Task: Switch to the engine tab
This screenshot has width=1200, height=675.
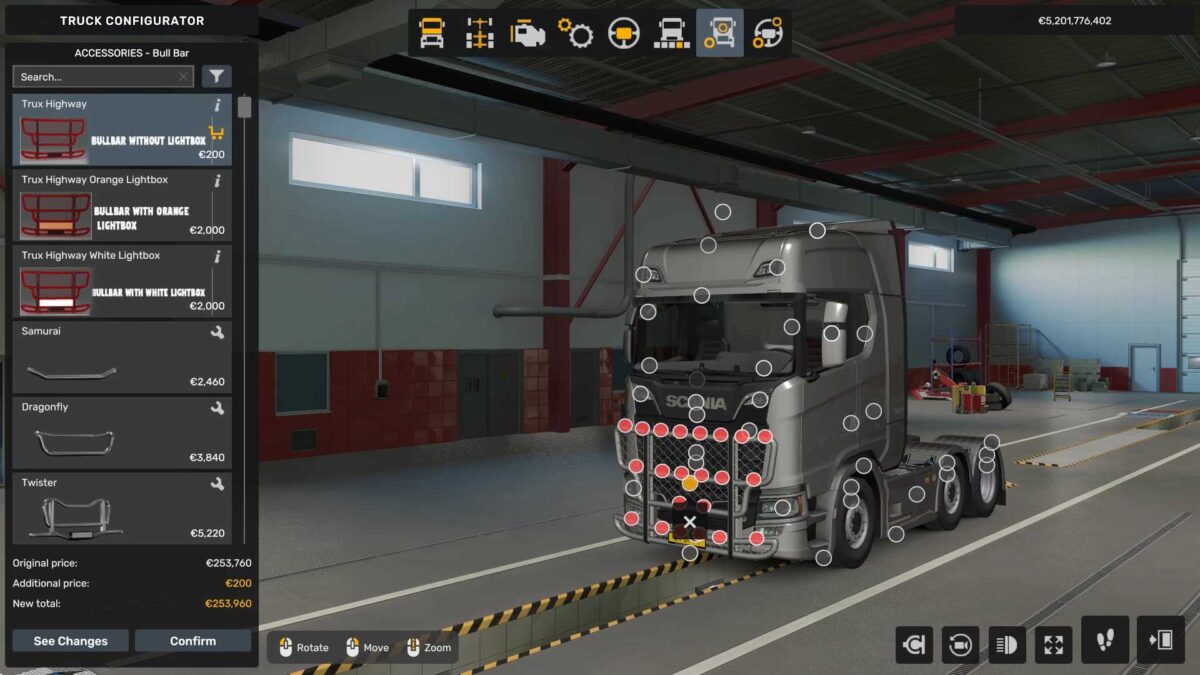Action: coord(527,33)
